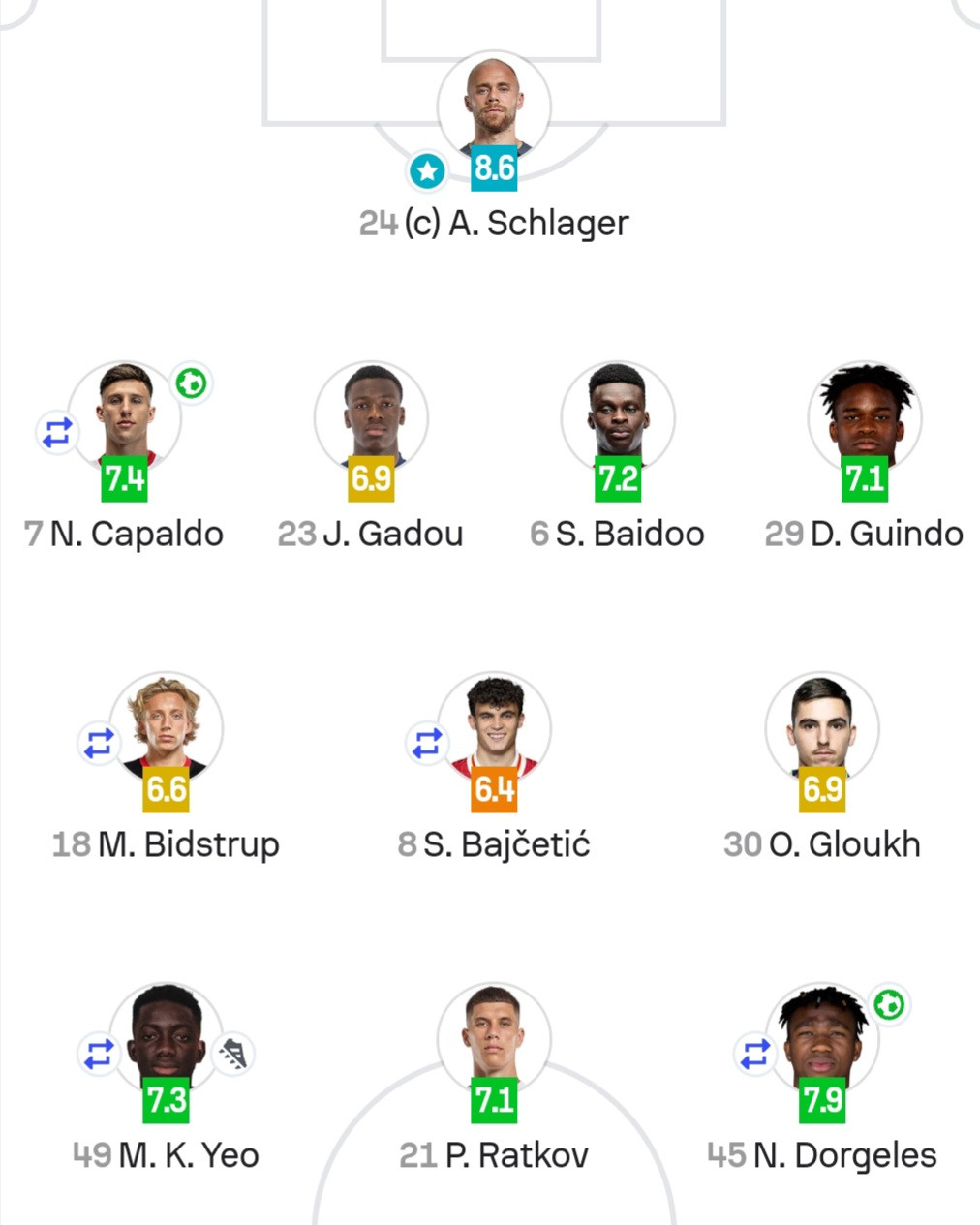Click the star icon beside Schlager's rating
980x1225 pixels.
(427, 171)
